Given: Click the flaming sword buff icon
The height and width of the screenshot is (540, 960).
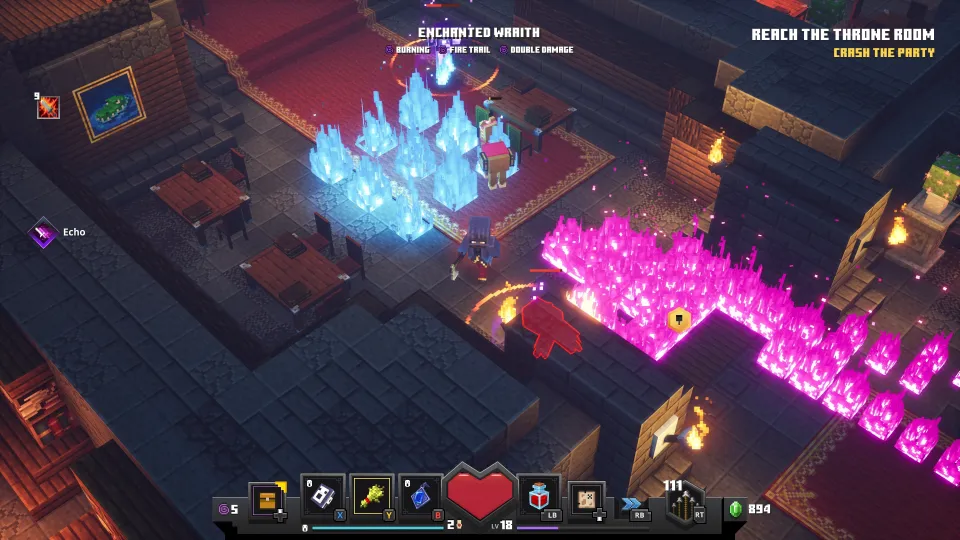Looking at the screenshot, I should click(x=48, y=107).
